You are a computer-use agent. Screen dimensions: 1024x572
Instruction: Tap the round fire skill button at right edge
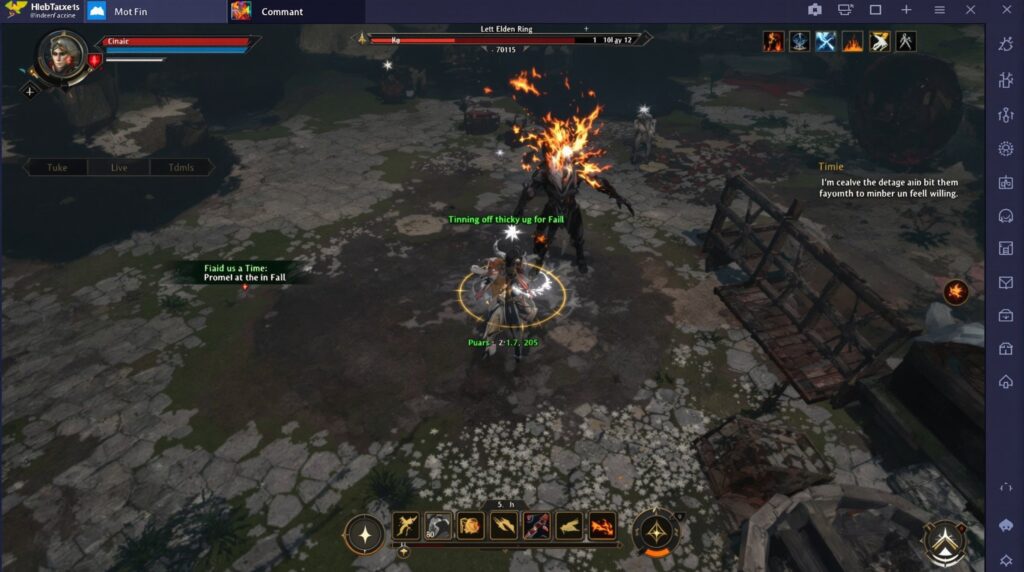coord(956,292)
